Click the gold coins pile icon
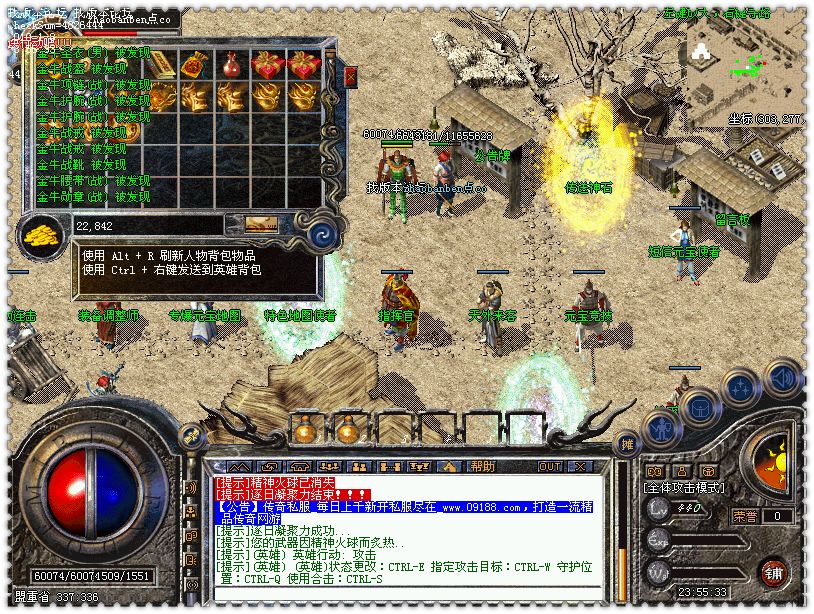The height and width of the screenshot is (614, 814). [x=43, y=233]
